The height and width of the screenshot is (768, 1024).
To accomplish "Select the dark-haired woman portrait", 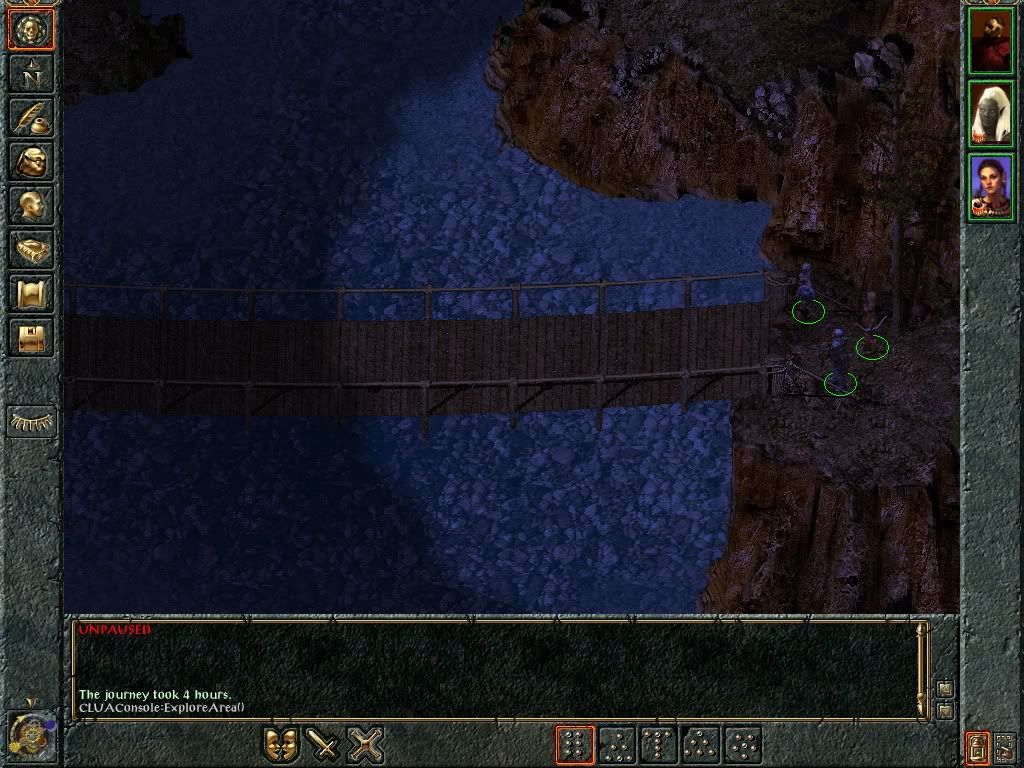I will [x=990, y=187].
